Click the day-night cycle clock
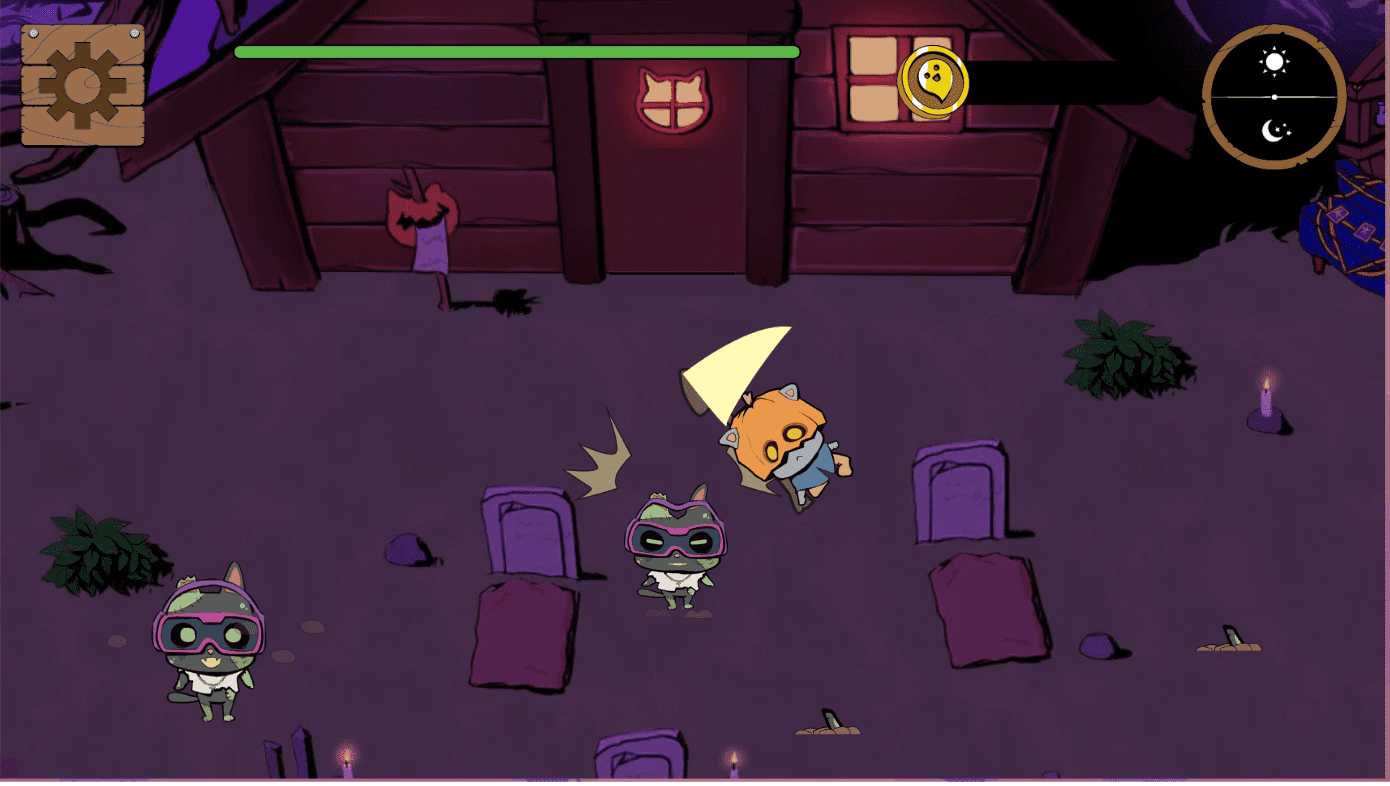 coord(1274,97)
